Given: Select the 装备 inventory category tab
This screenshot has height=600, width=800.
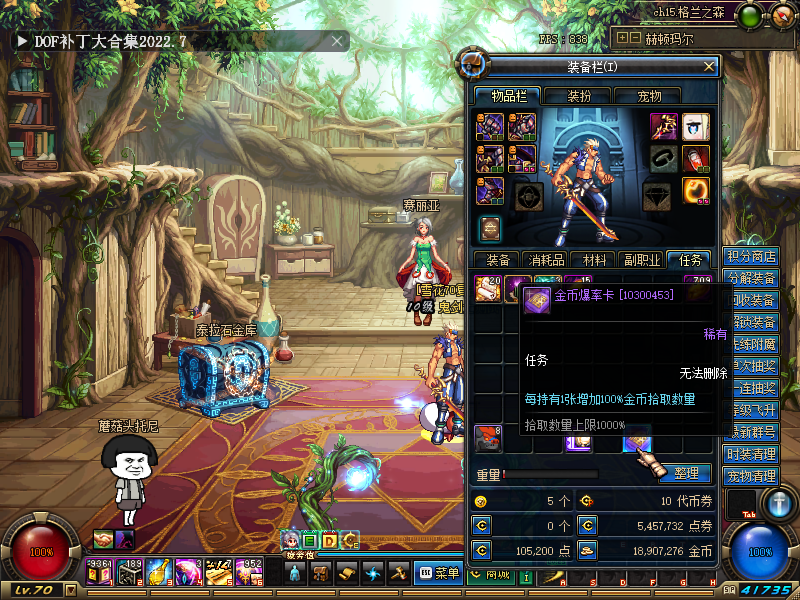Looking at the screenshot, I should pos(497,260).
